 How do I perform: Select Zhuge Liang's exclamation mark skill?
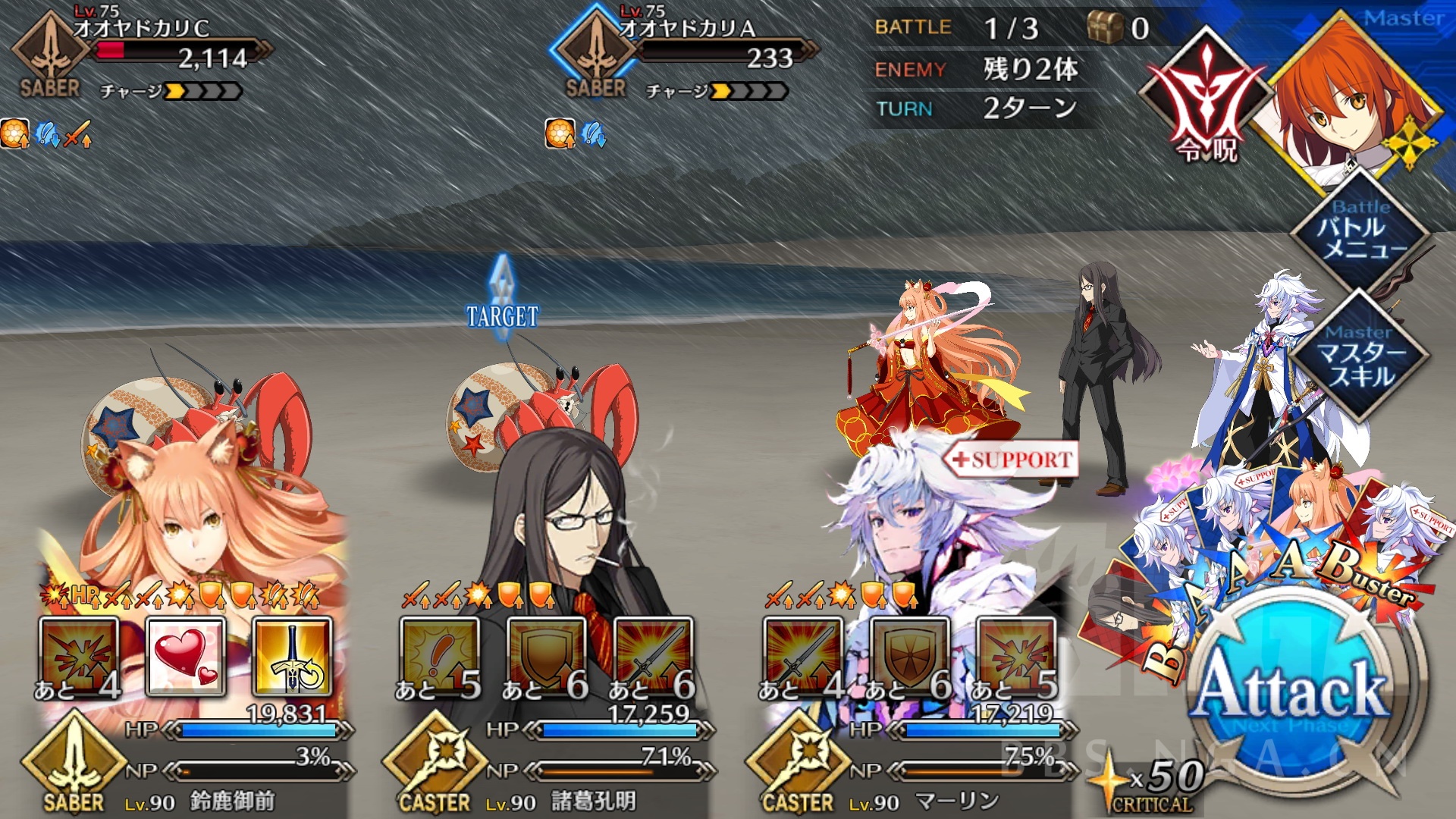[440, 656]
